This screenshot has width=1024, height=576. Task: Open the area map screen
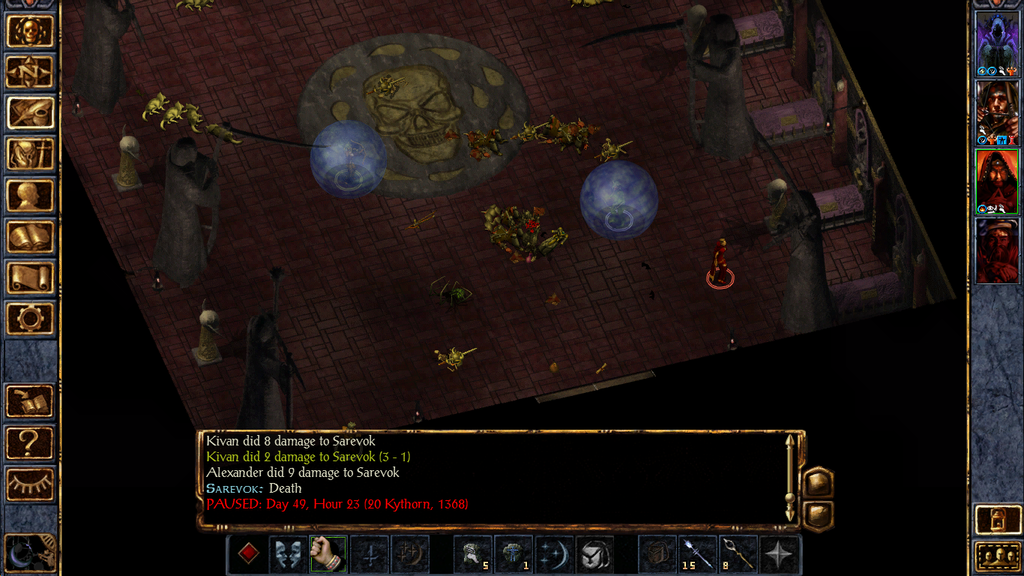point(29,71)
